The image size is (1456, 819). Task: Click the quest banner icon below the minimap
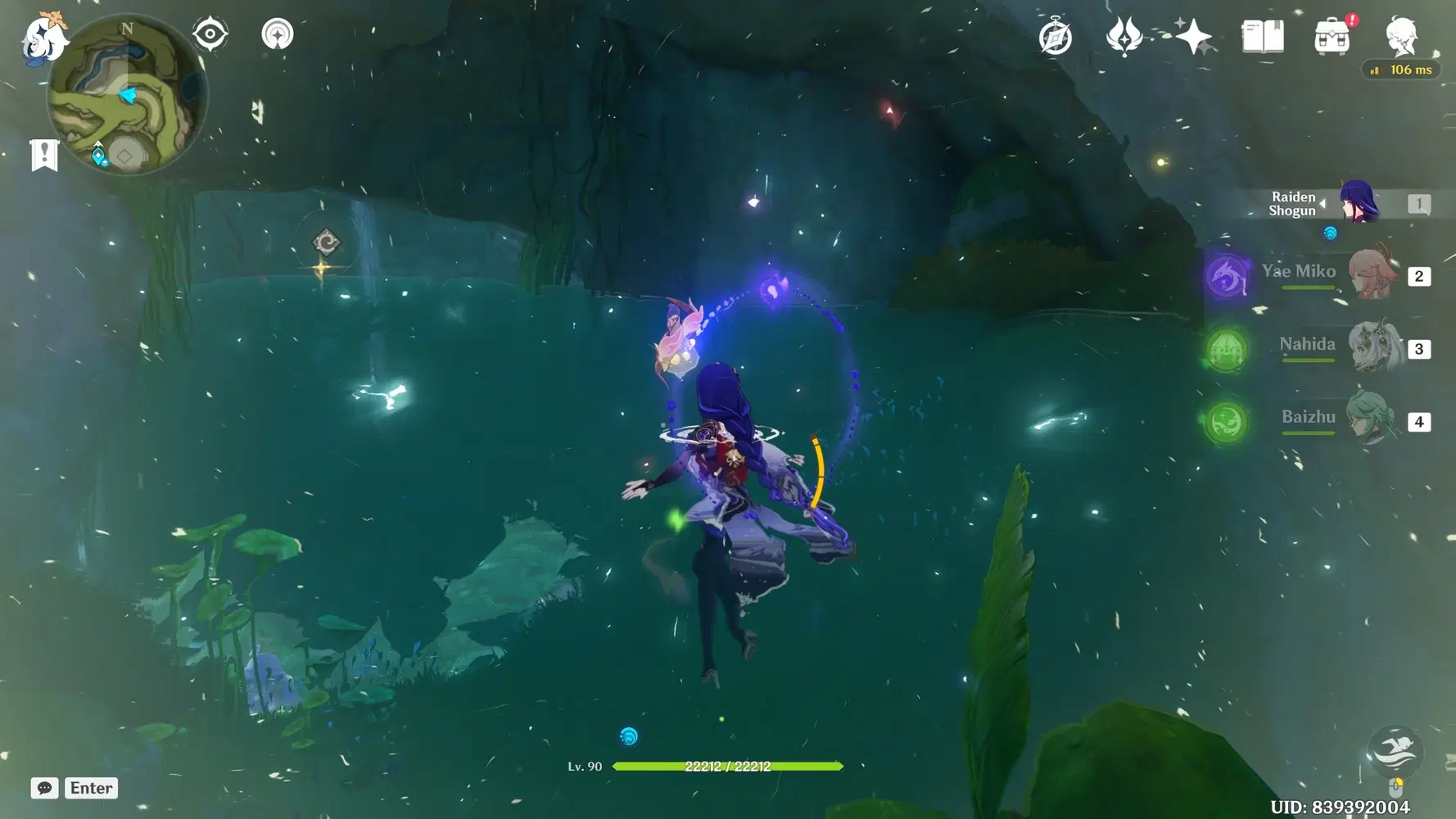click(x=43, y=154)
